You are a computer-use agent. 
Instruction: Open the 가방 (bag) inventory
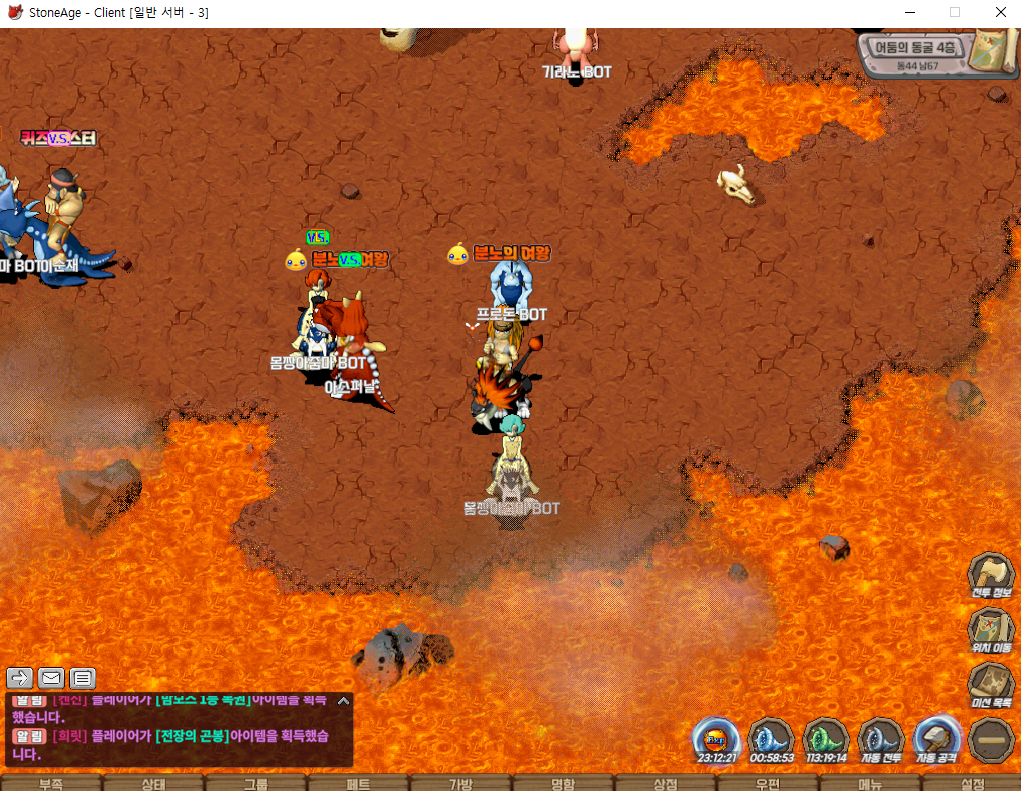point(460,784)
